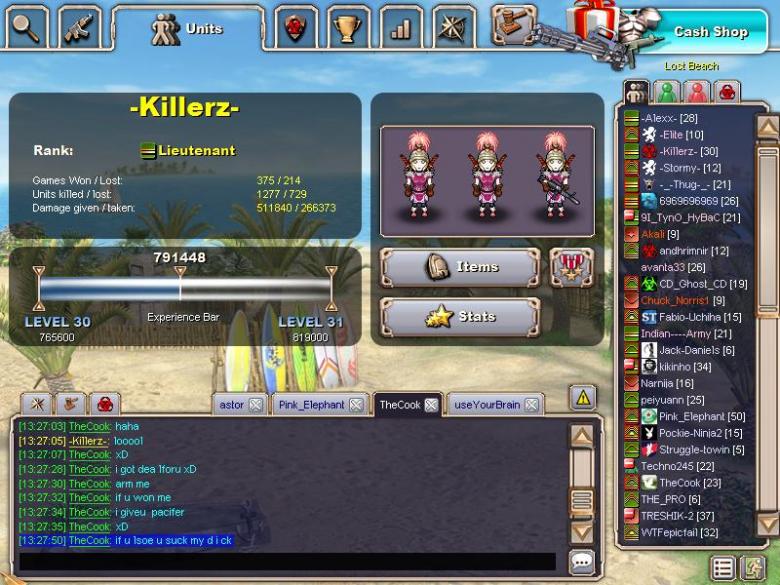Click the exit door button
The width and height of the screenshot is (780, 585).
[x=752, y=568]
